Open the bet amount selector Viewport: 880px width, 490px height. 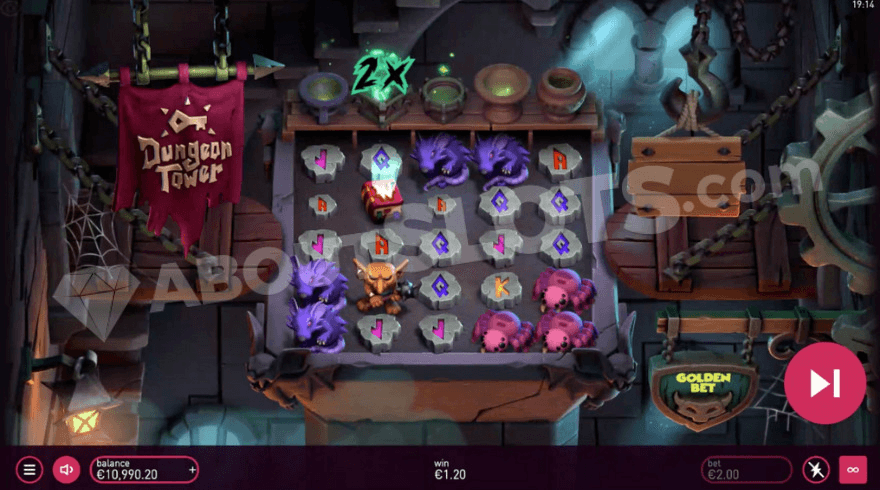pyautogui.click(x=746, y=469)
